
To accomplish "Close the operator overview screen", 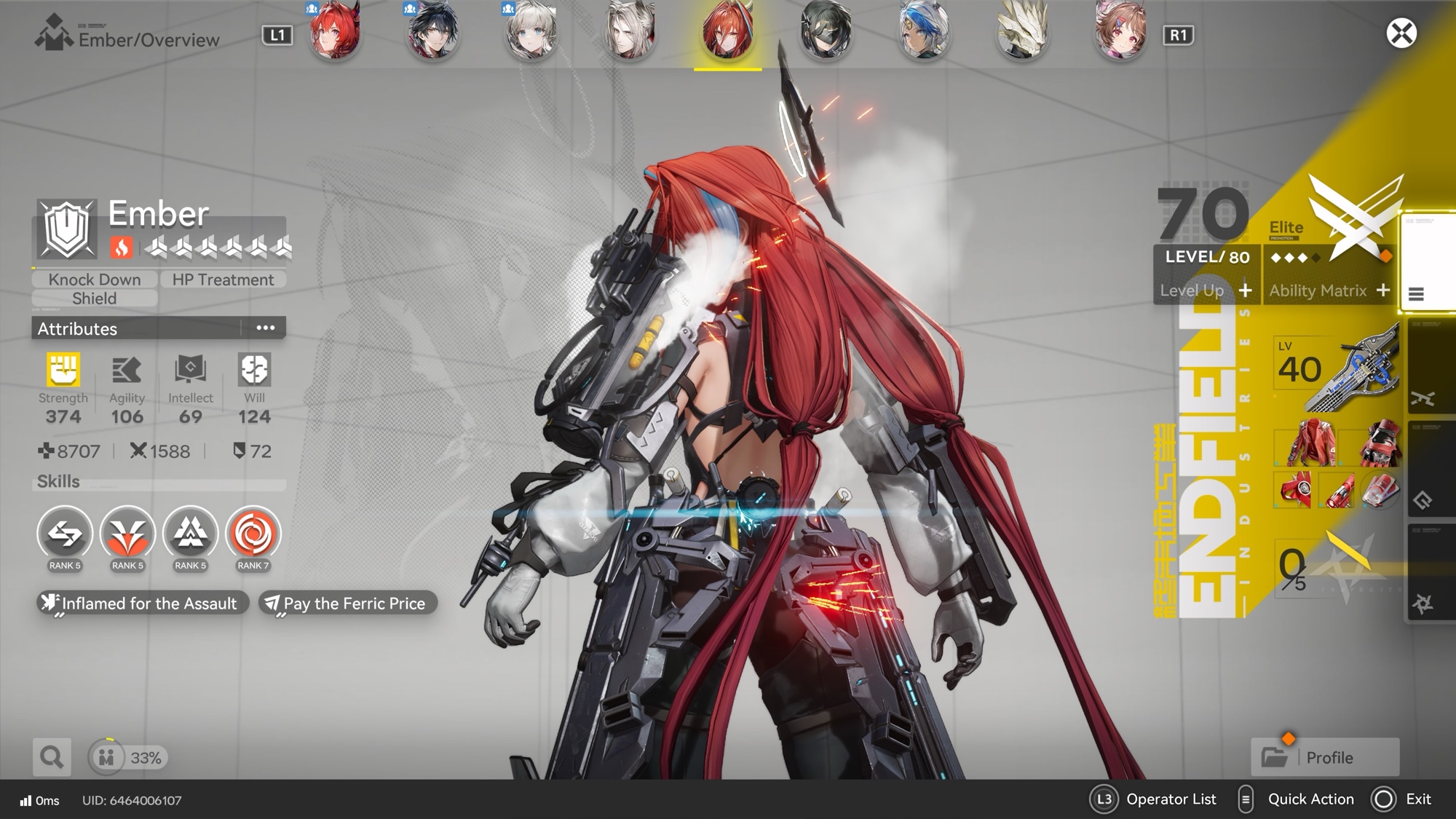I will point(1401,33).
